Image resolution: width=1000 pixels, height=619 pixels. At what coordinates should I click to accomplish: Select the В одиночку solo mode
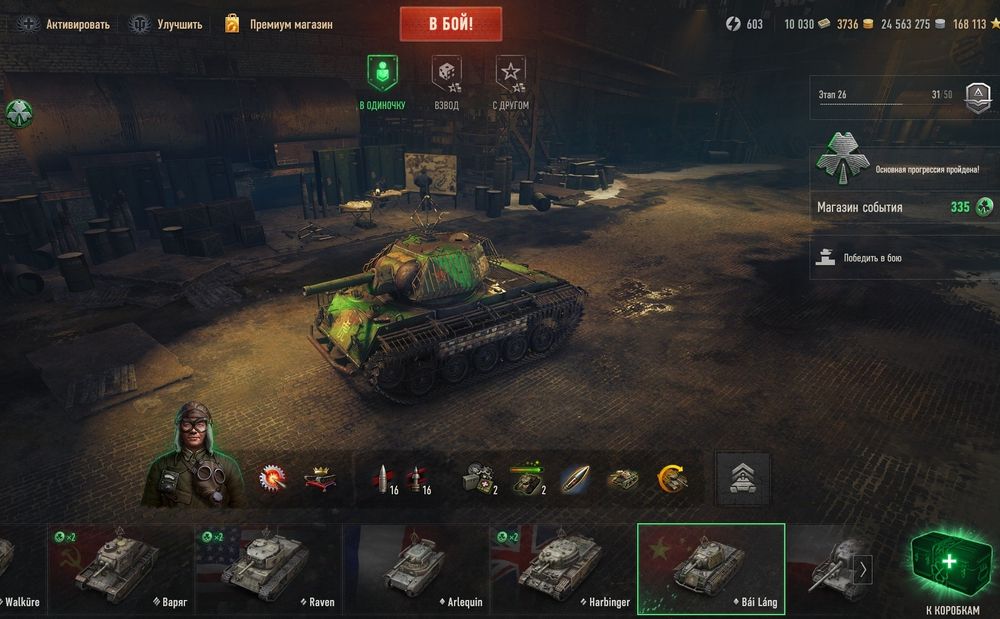click(382, 82)
